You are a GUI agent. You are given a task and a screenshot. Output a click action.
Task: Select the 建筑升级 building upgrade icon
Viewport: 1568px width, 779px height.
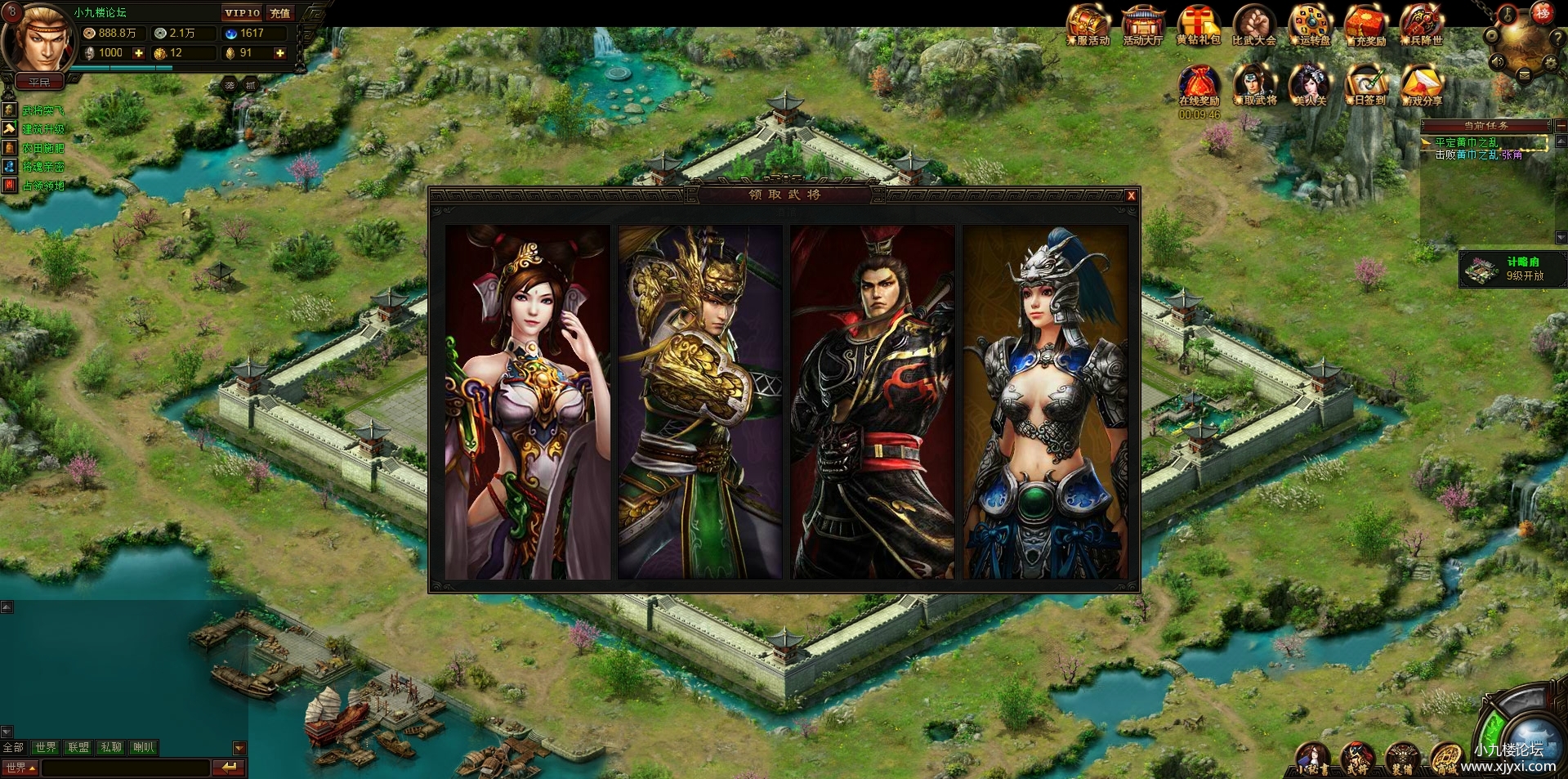(10, 129)
